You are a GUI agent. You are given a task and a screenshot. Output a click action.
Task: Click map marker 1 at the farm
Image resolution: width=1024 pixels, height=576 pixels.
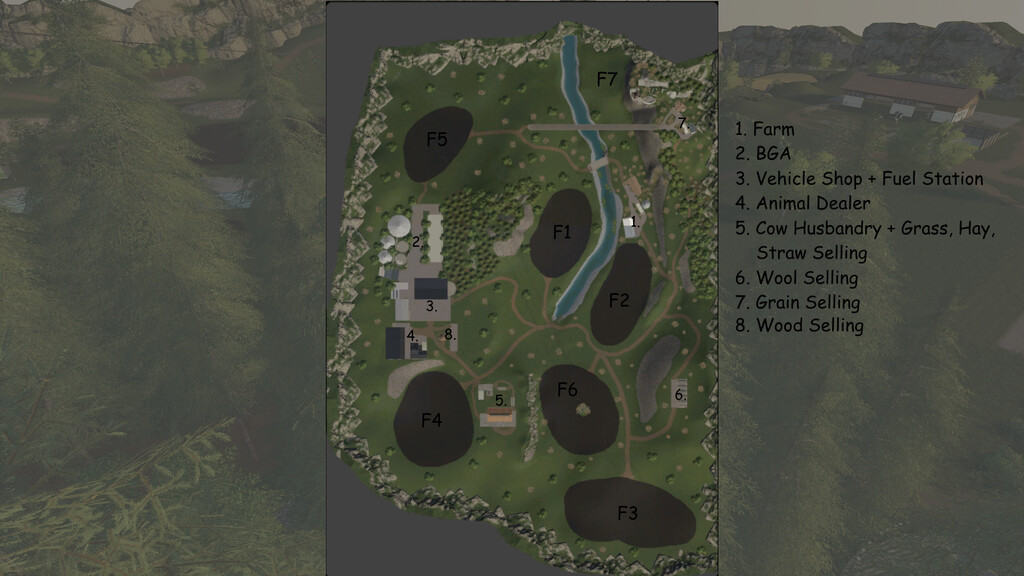[635, 220]
